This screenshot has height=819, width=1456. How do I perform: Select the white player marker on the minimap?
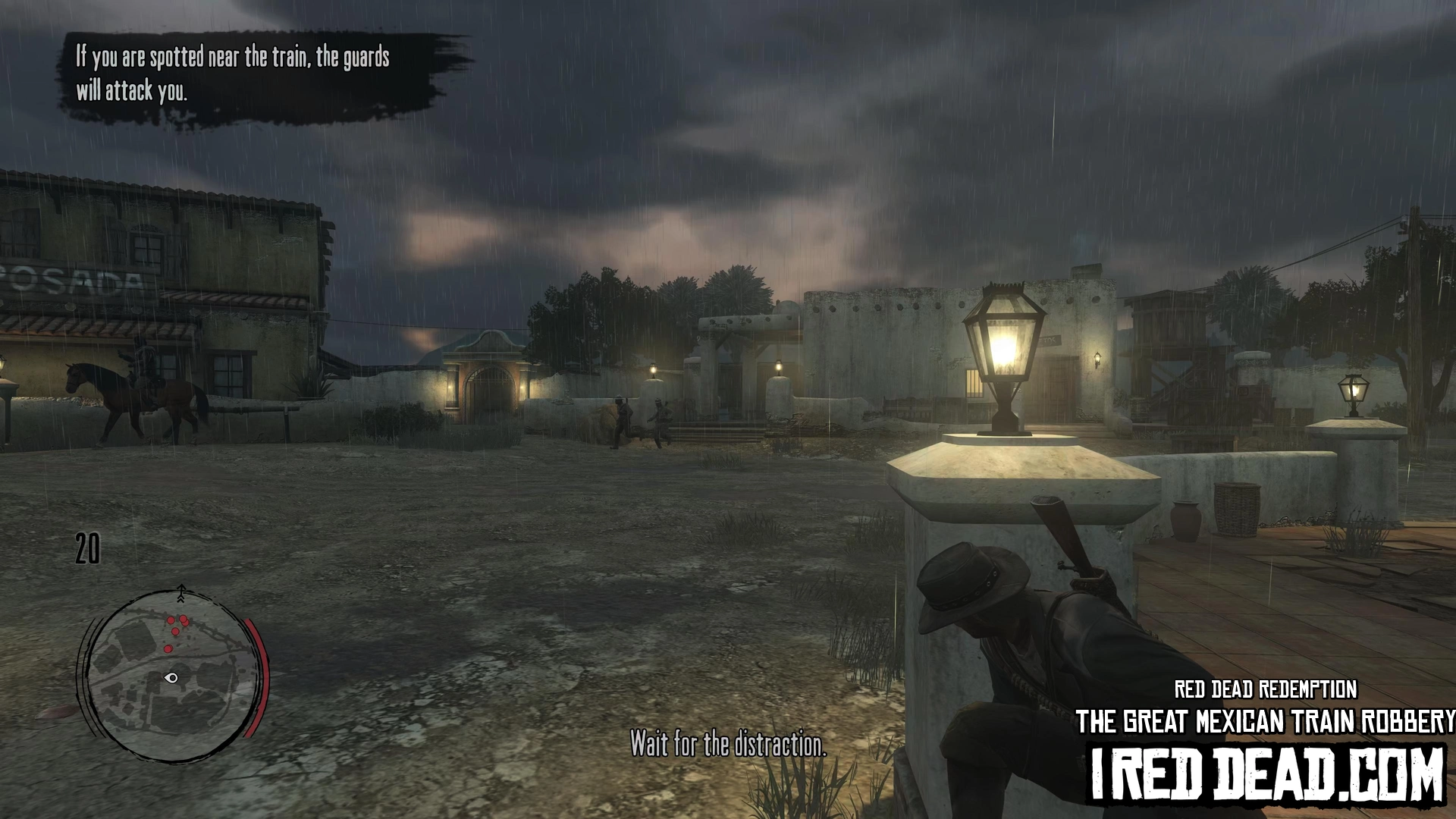(x=171, y=678)
